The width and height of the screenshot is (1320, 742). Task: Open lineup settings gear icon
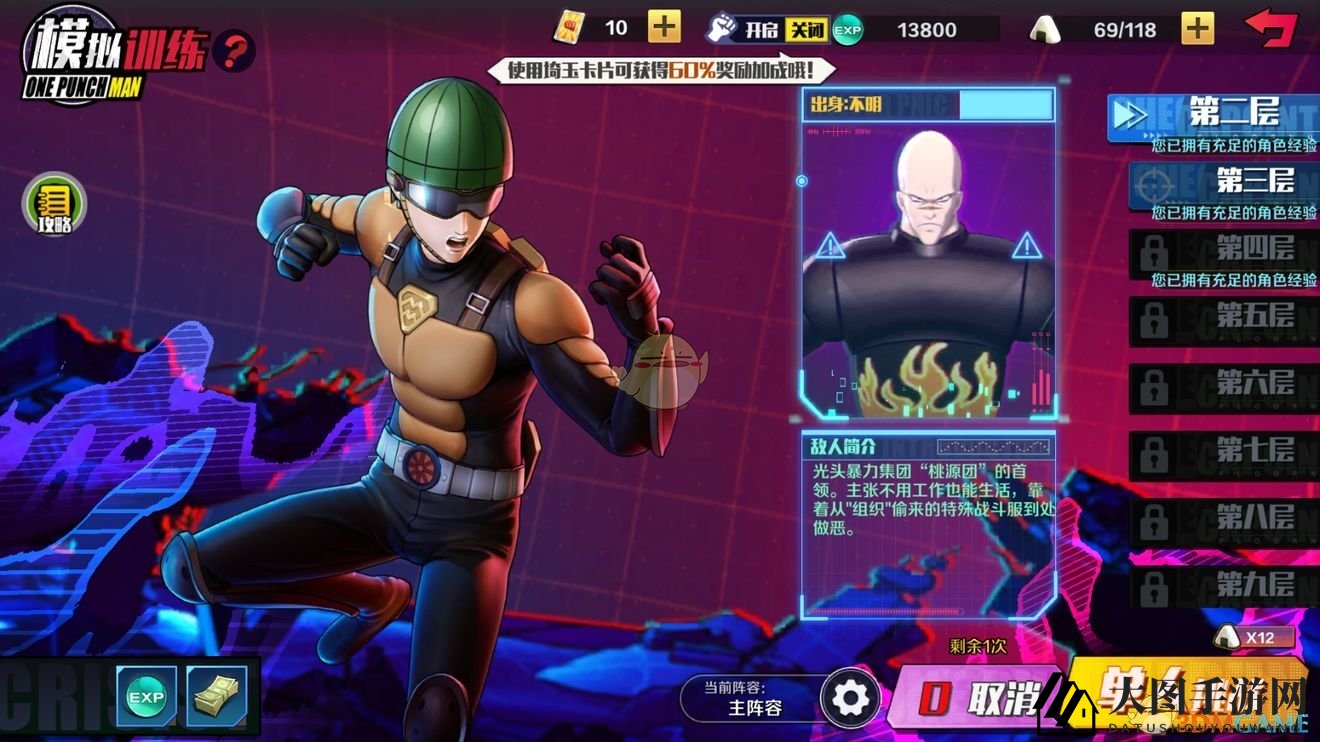(x=851, y=698)
